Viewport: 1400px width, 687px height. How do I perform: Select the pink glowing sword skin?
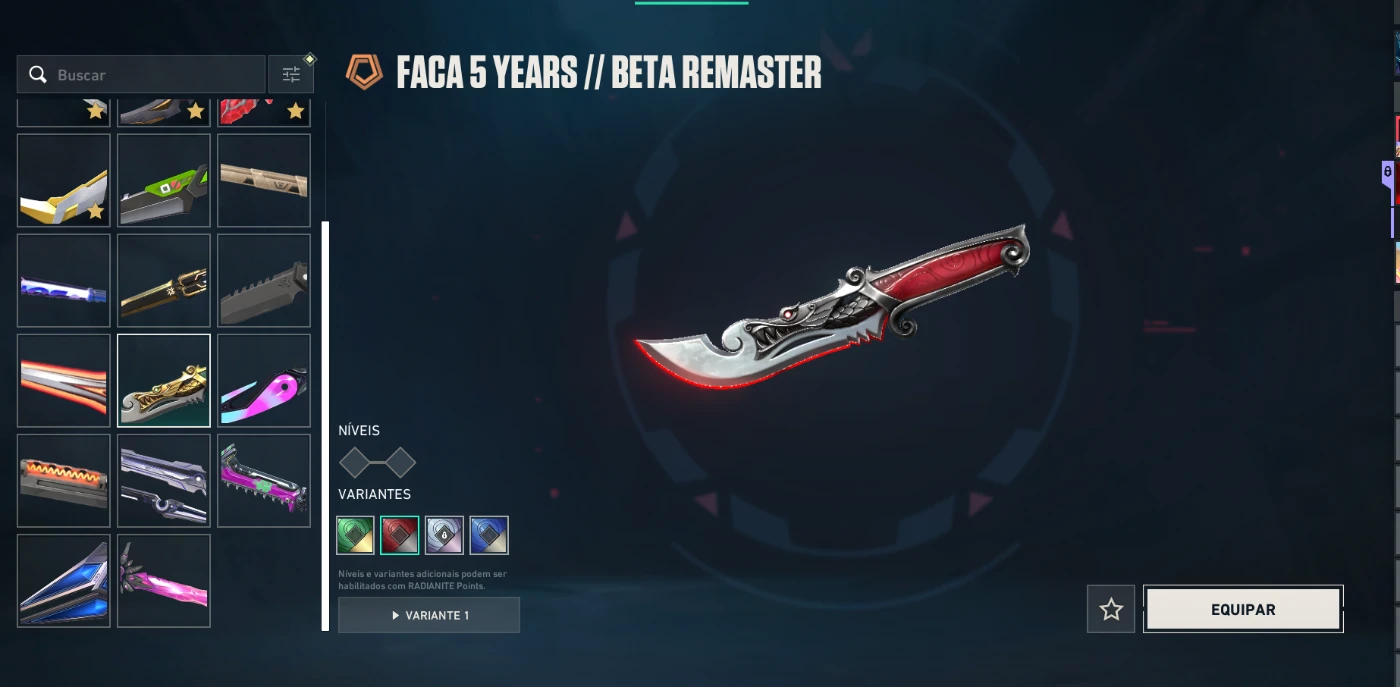pos(164,581)
